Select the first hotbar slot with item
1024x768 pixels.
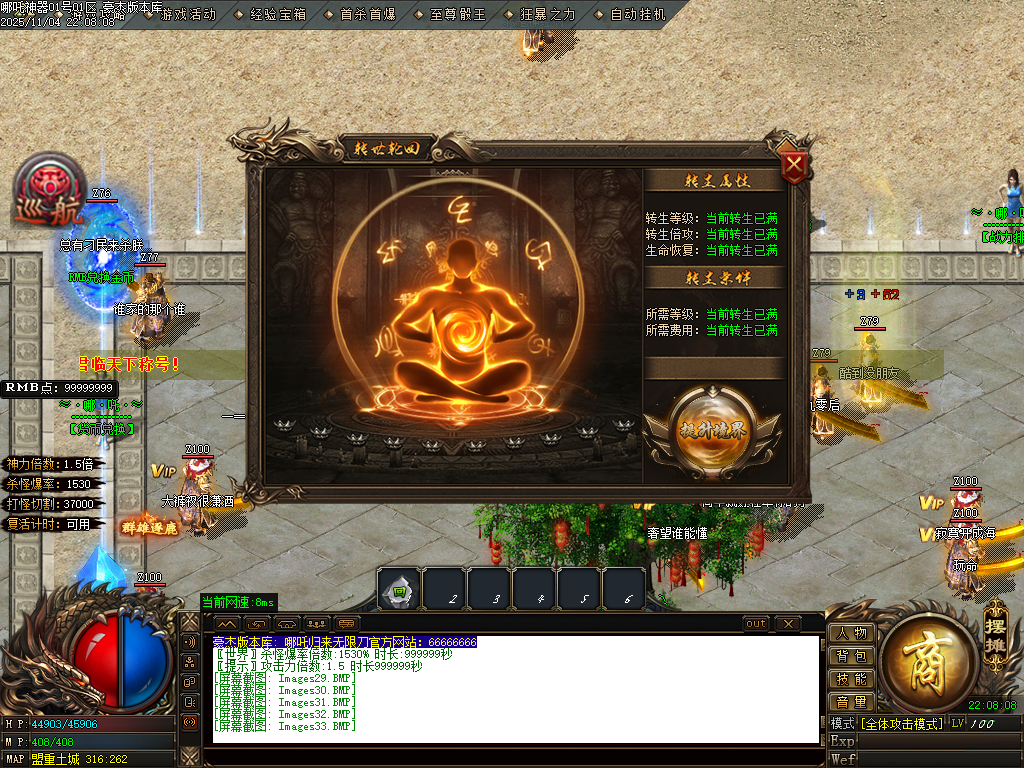[399, 590]
